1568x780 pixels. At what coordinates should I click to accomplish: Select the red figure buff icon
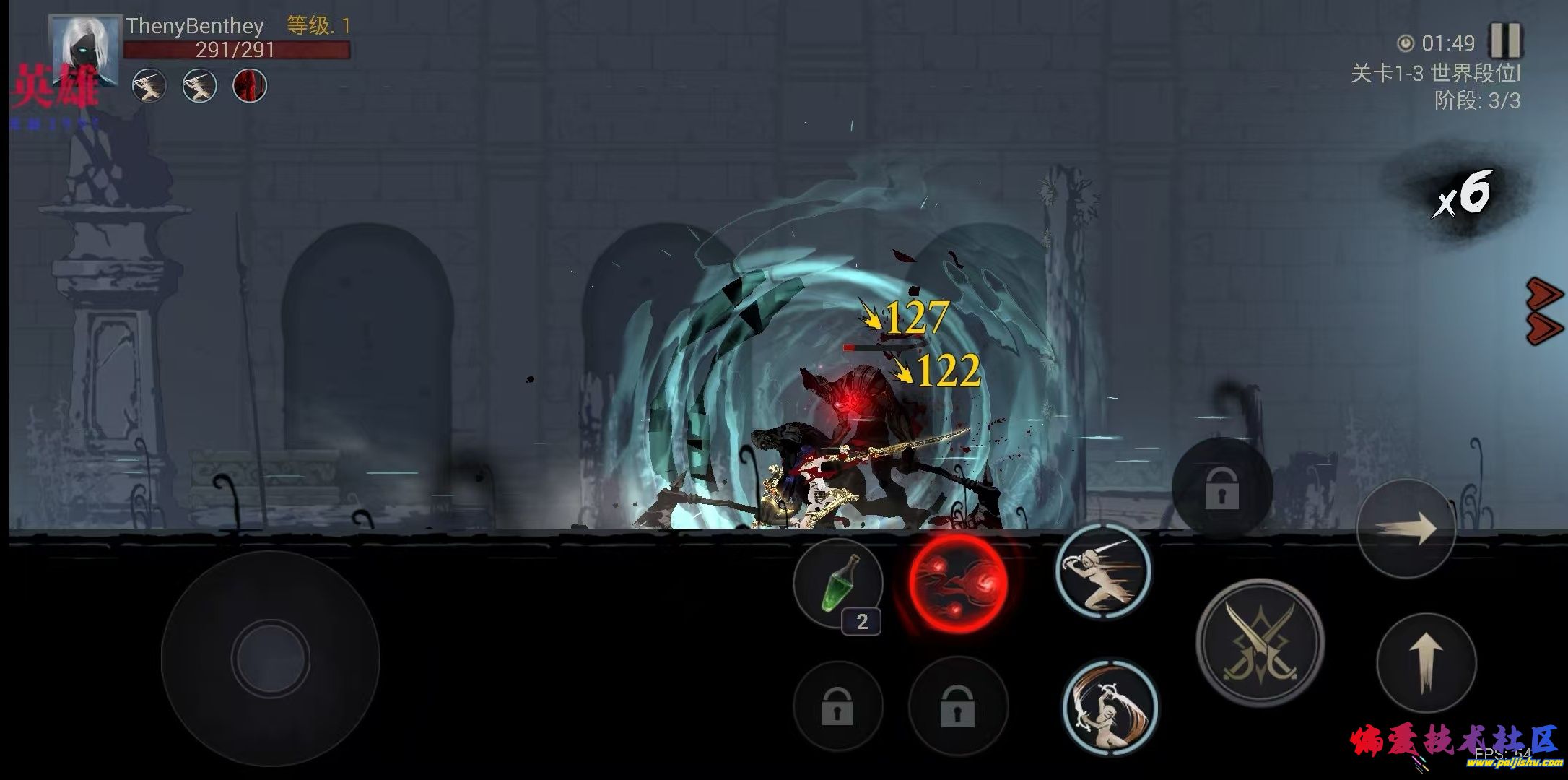click(x=250, y=87)
